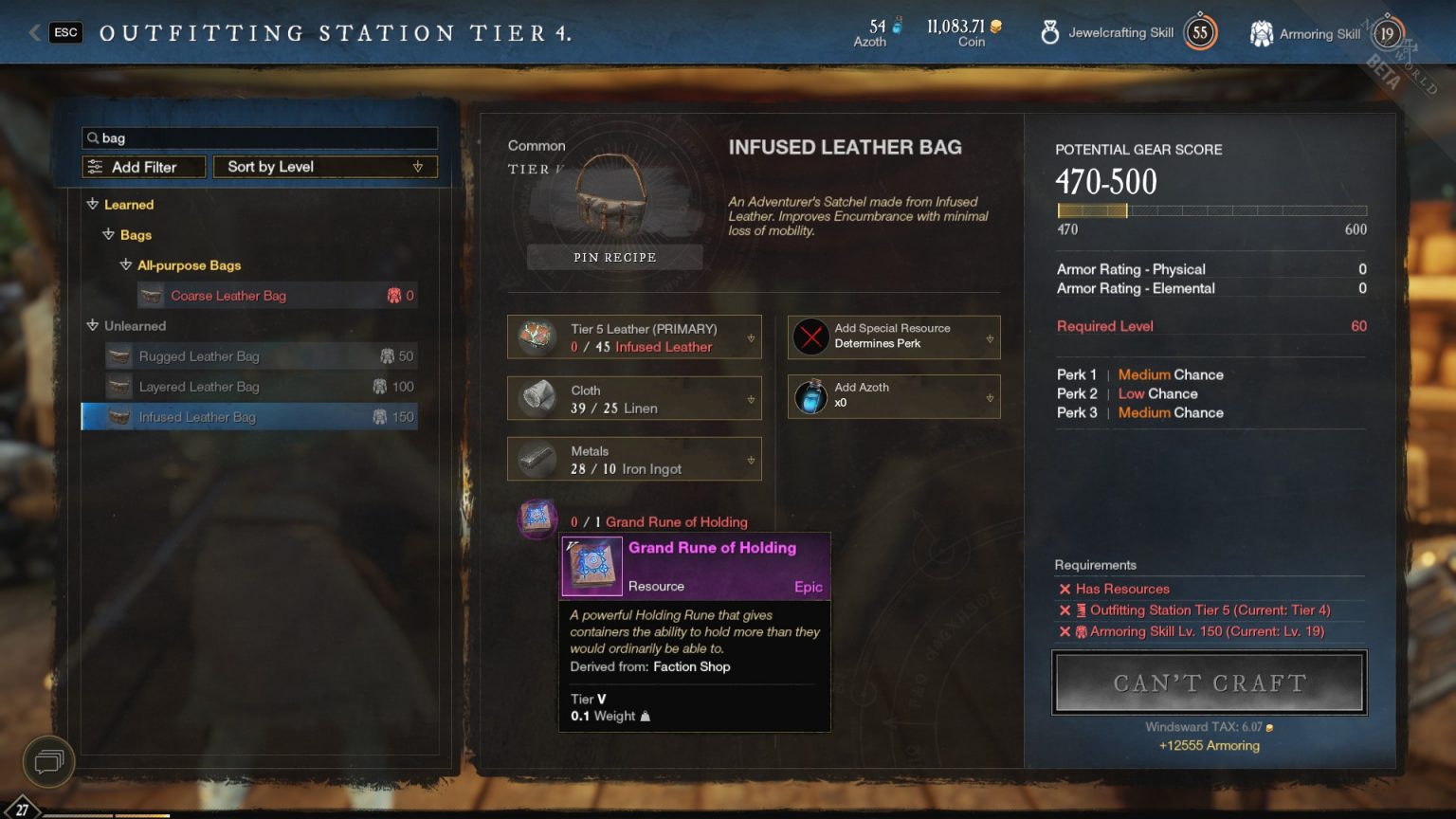Screen dimensions: 1456x819
Task: Change the Iron Ingot metals ingredient
Action: pyautogui.click(x=634, y=460)
